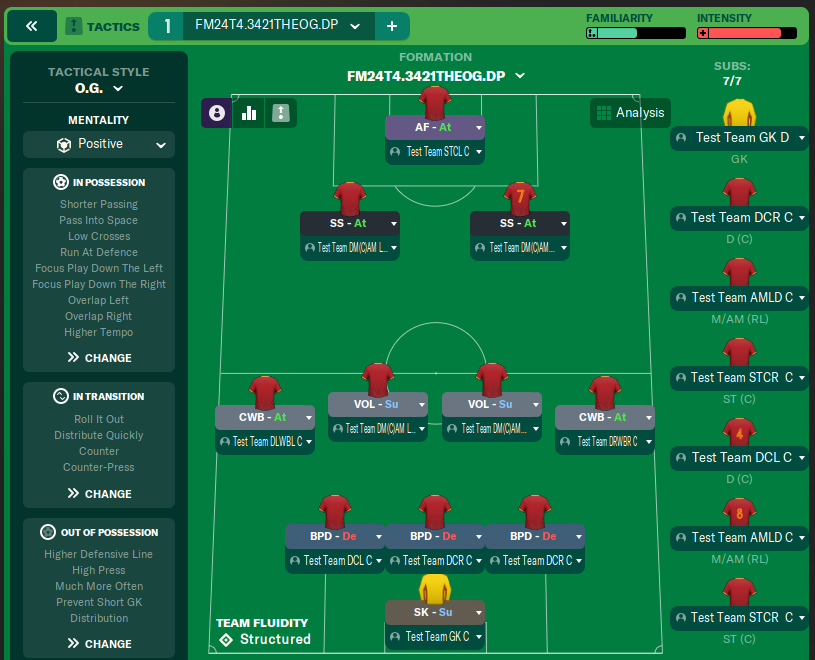The width and height of the screenshot is (815, 660).
Task: Open the Formation name dropdown
Action: 436,76
